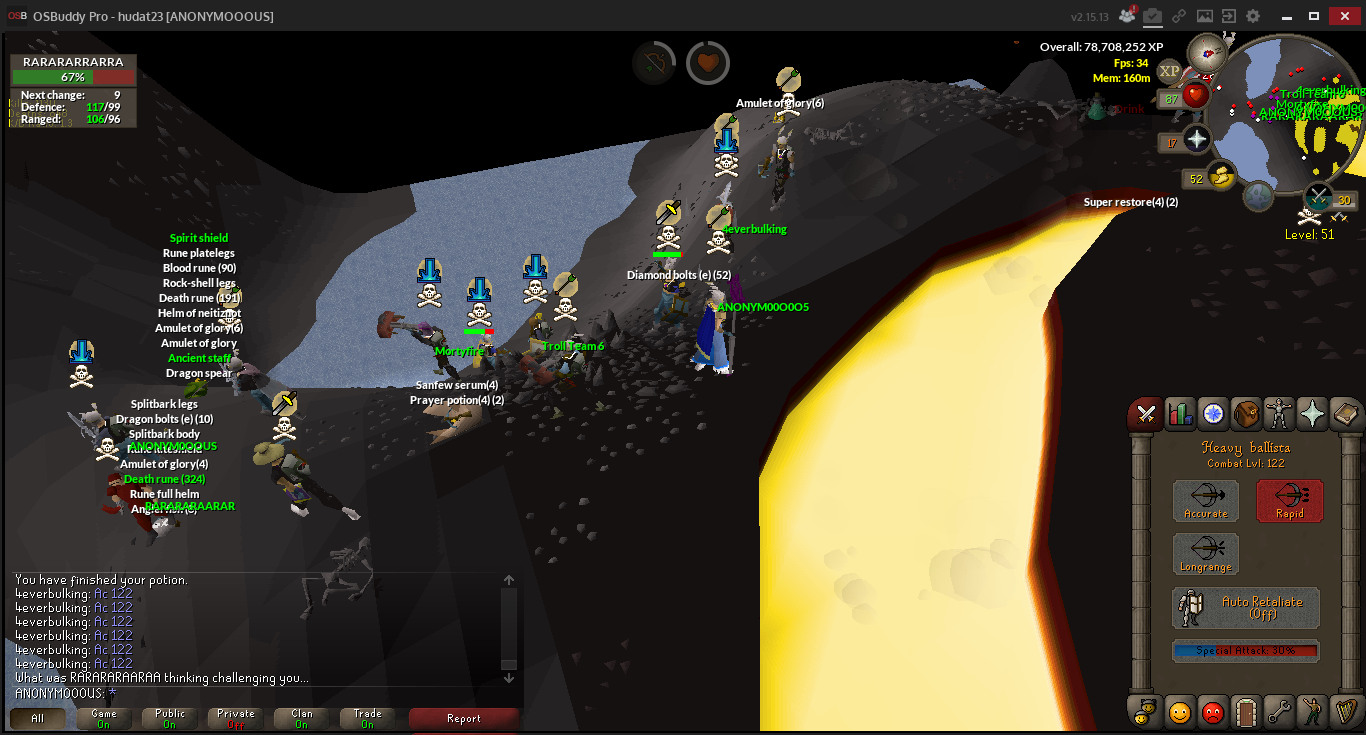Click the Report button
The height and width of the screenshot is (735, 1366).
click(464, 718)
